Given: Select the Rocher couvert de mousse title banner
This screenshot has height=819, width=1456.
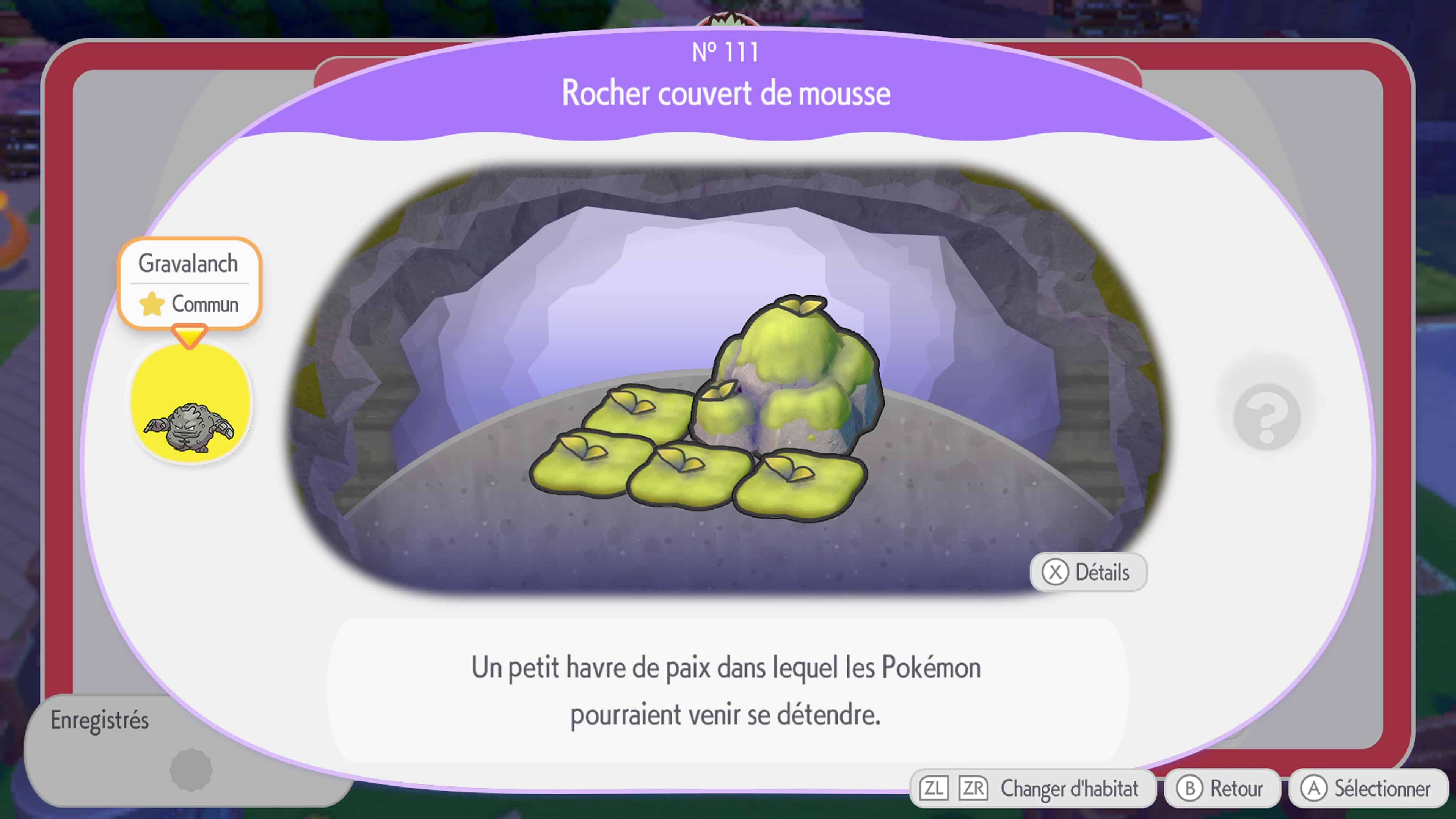Looking at the screenshot, I should point(726,94).
